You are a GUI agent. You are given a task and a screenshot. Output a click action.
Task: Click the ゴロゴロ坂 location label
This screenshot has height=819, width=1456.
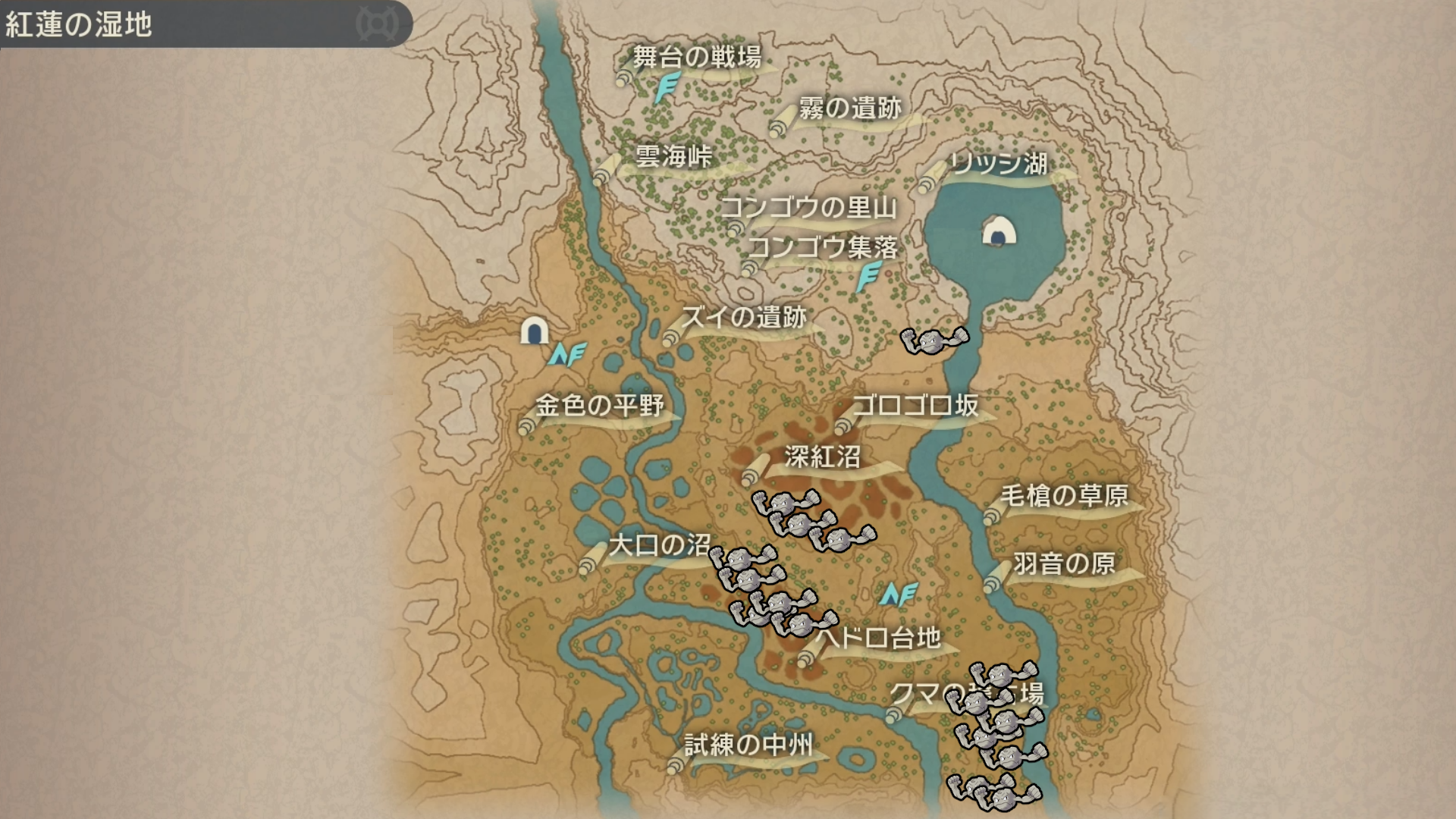(915, 406)
